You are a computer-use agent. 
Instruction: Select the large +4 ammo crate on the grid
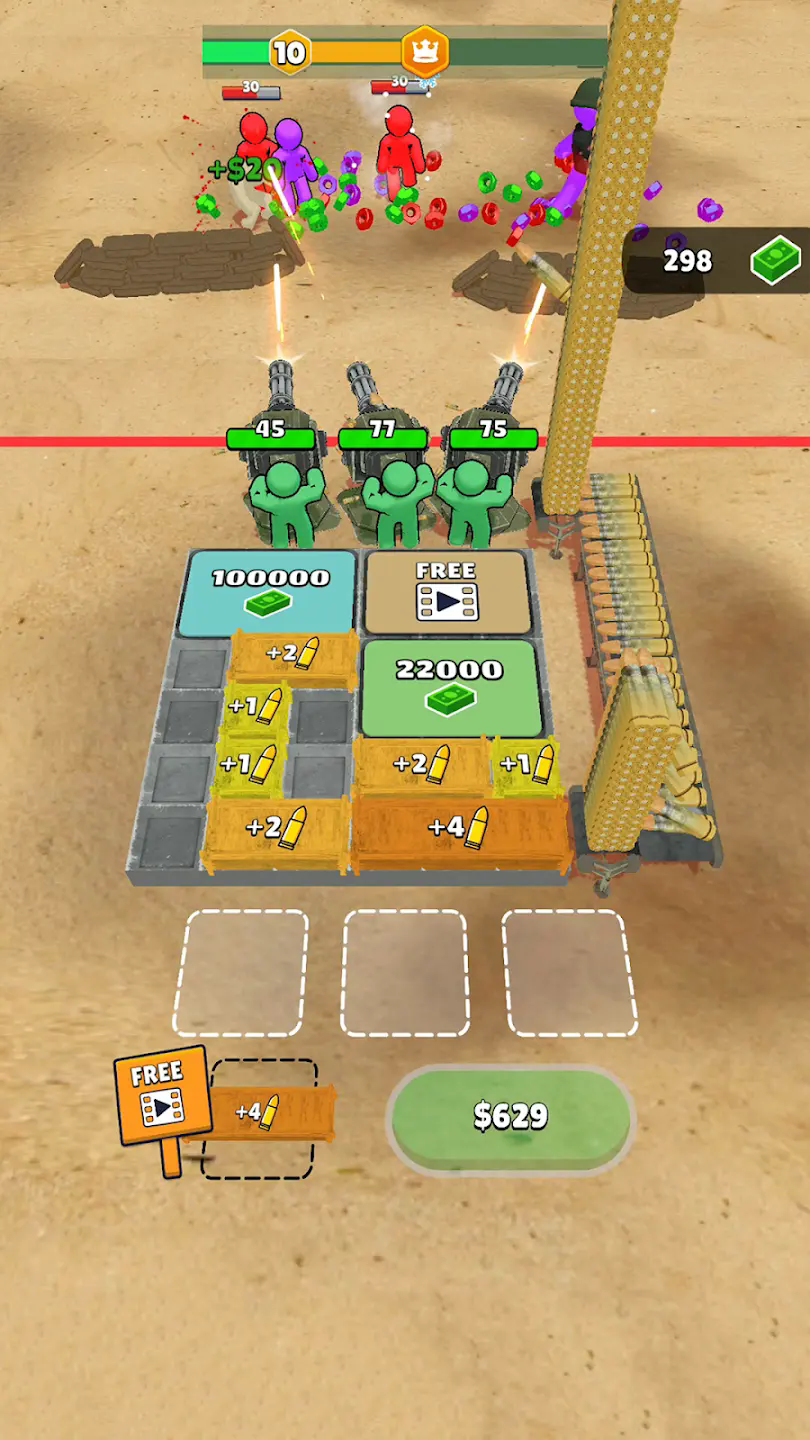coord(458,829)
